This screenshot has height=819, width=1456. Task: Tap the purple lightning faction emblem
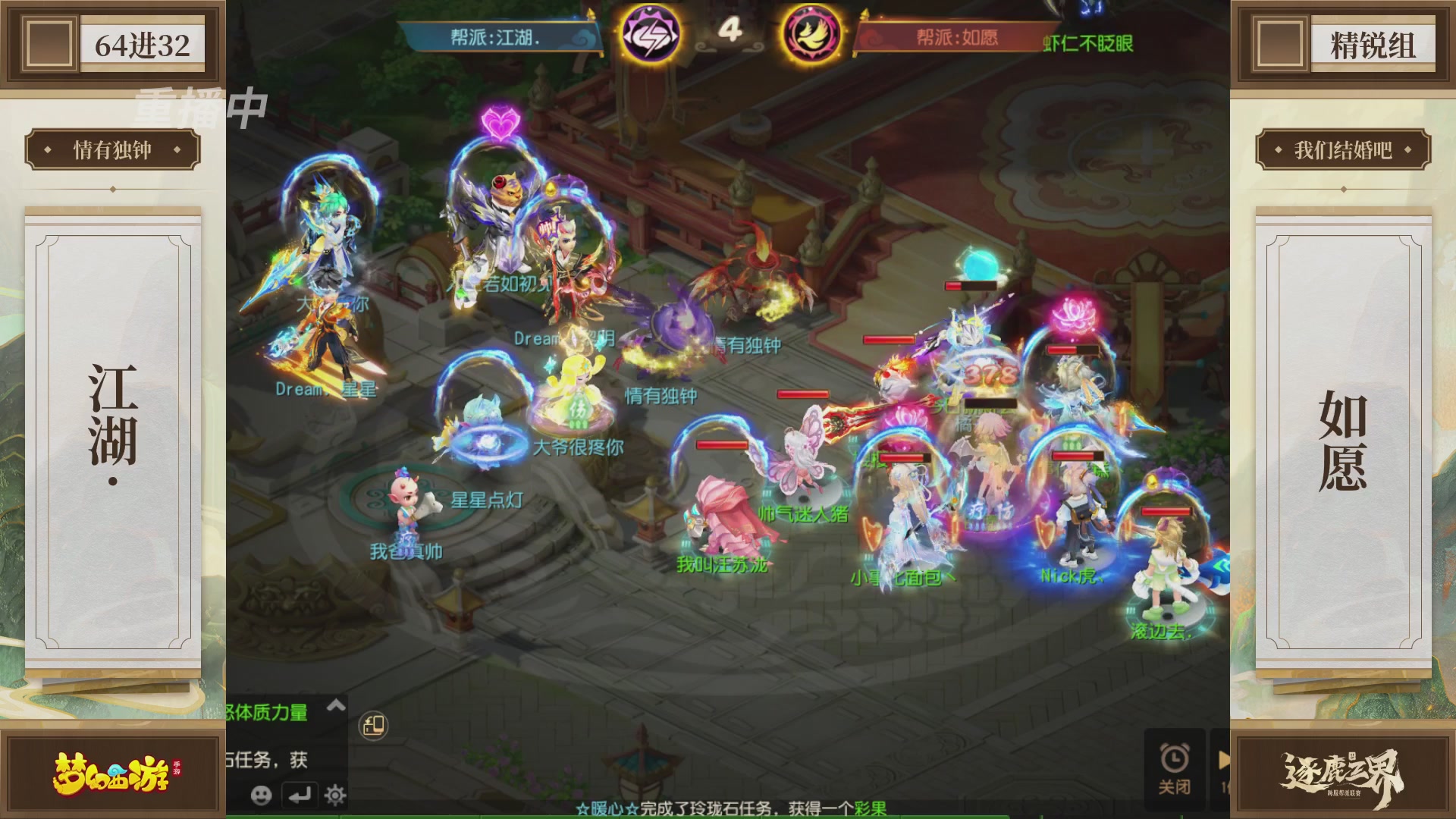651,32
